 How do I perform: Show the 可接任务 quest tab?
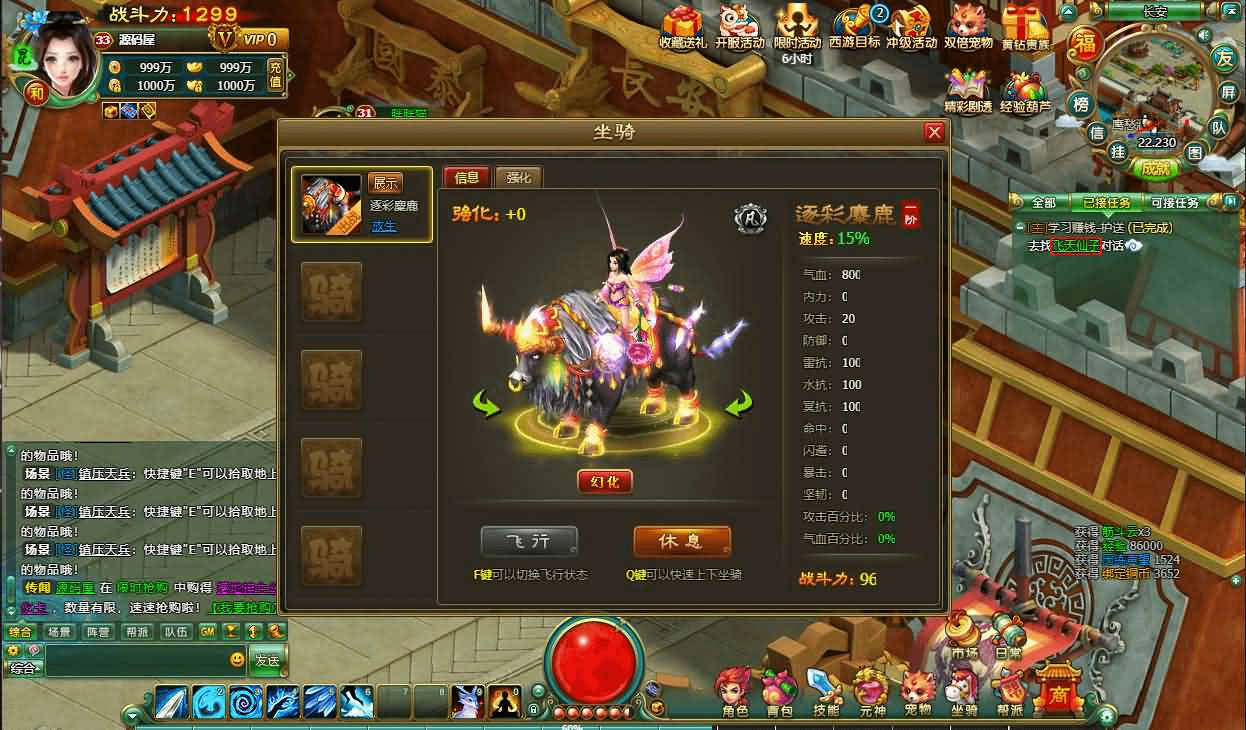[1174, 203]
